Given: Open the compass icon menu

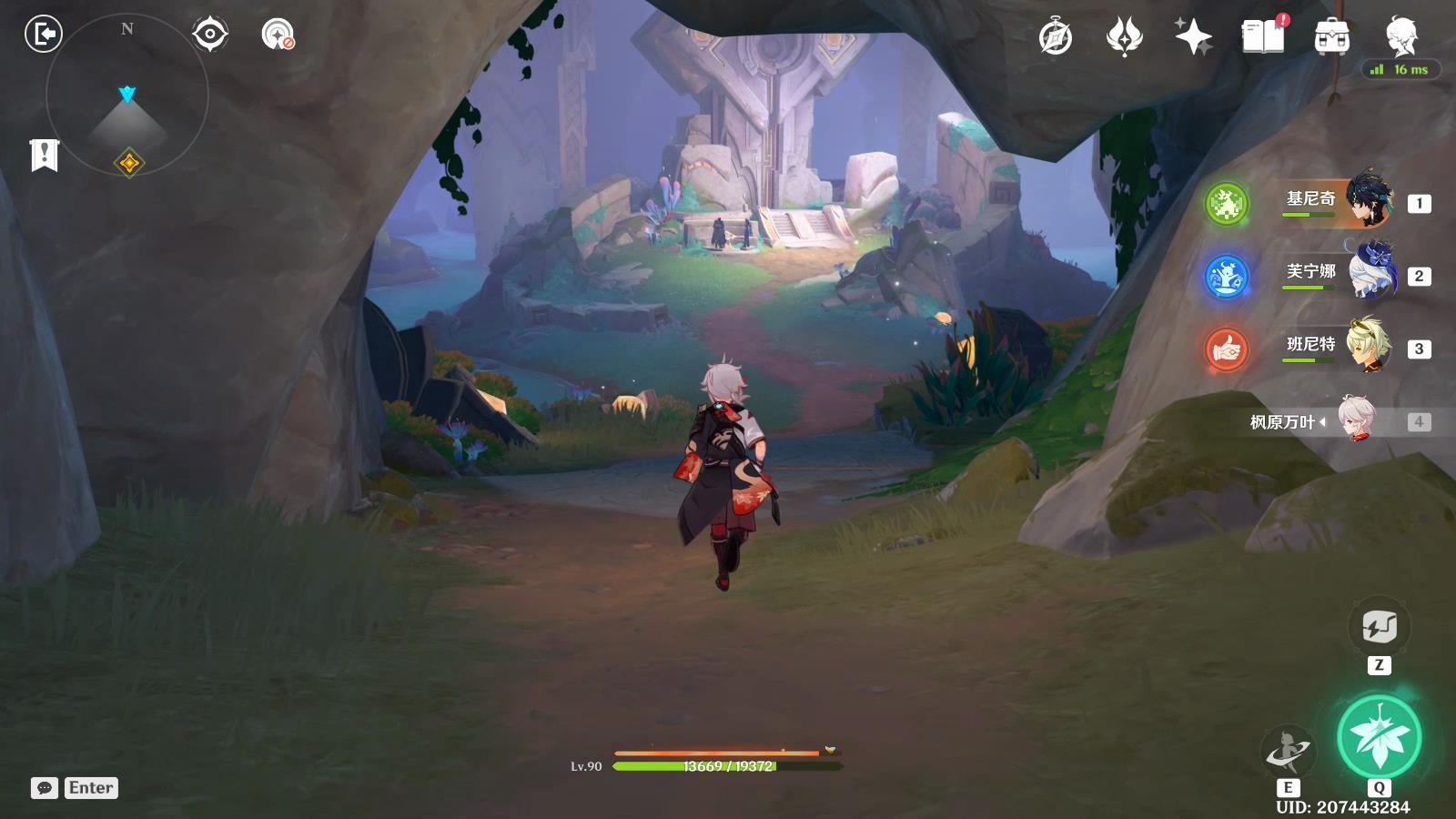Looking at the screenshot, I should (1056, 37).
